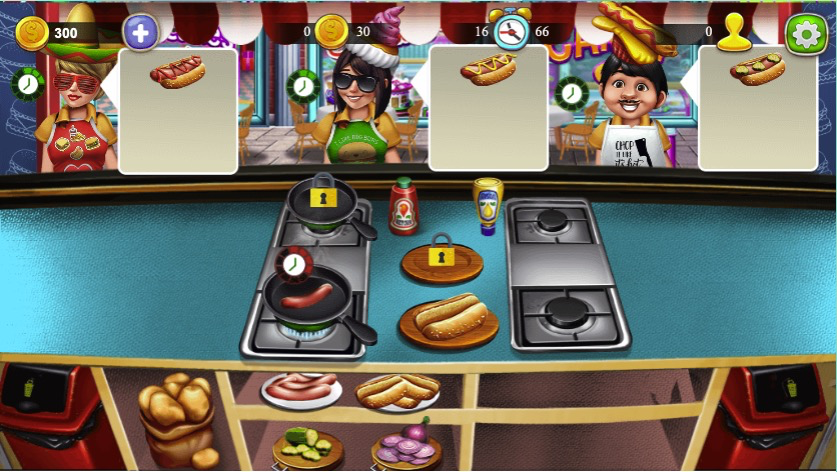Select the sack of potatoes
Screen dimensions: 837x472
click(x=176, y=411)
